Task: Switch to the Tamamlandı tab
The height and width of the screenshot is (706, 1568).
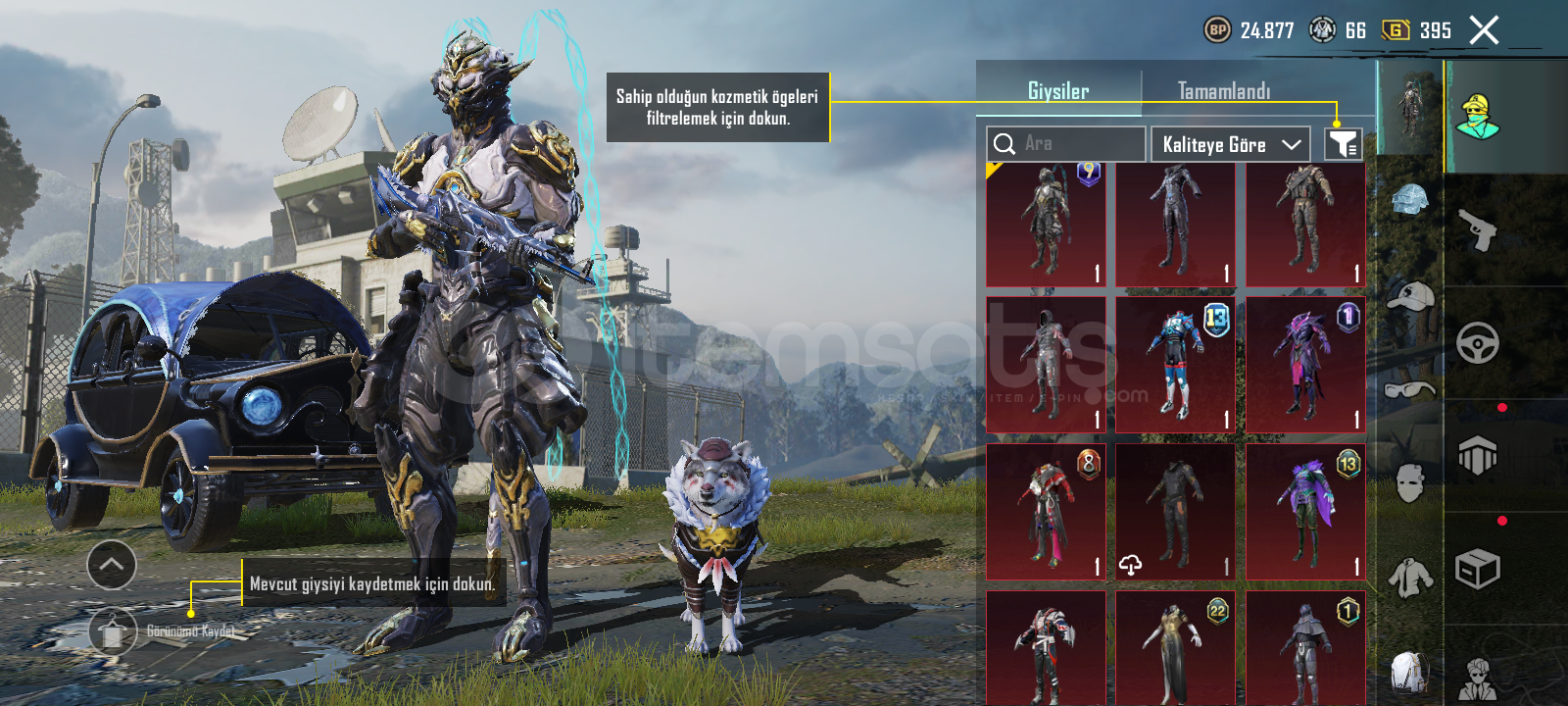Action: [1223, 91]
